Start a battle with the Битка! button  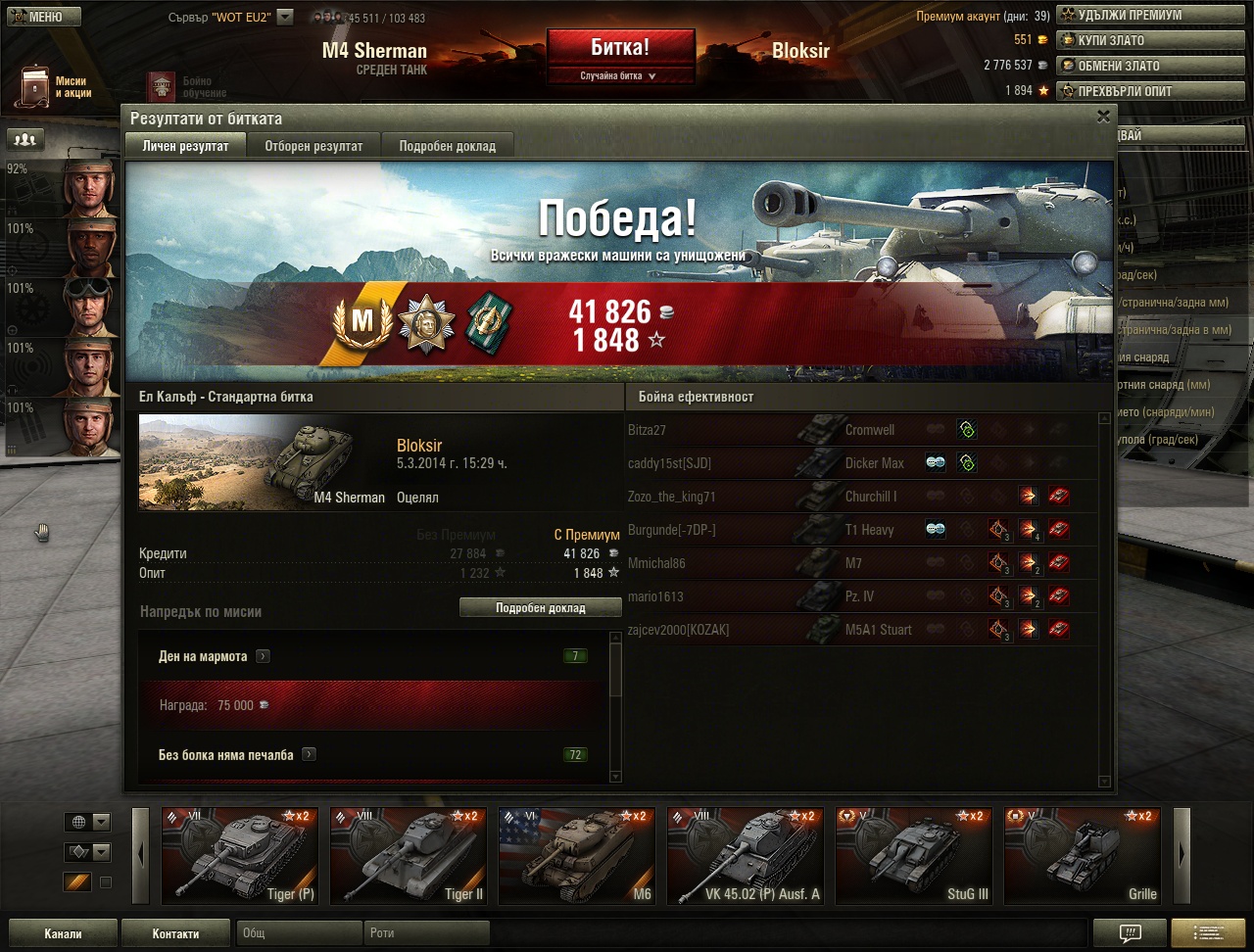(620, 47)
